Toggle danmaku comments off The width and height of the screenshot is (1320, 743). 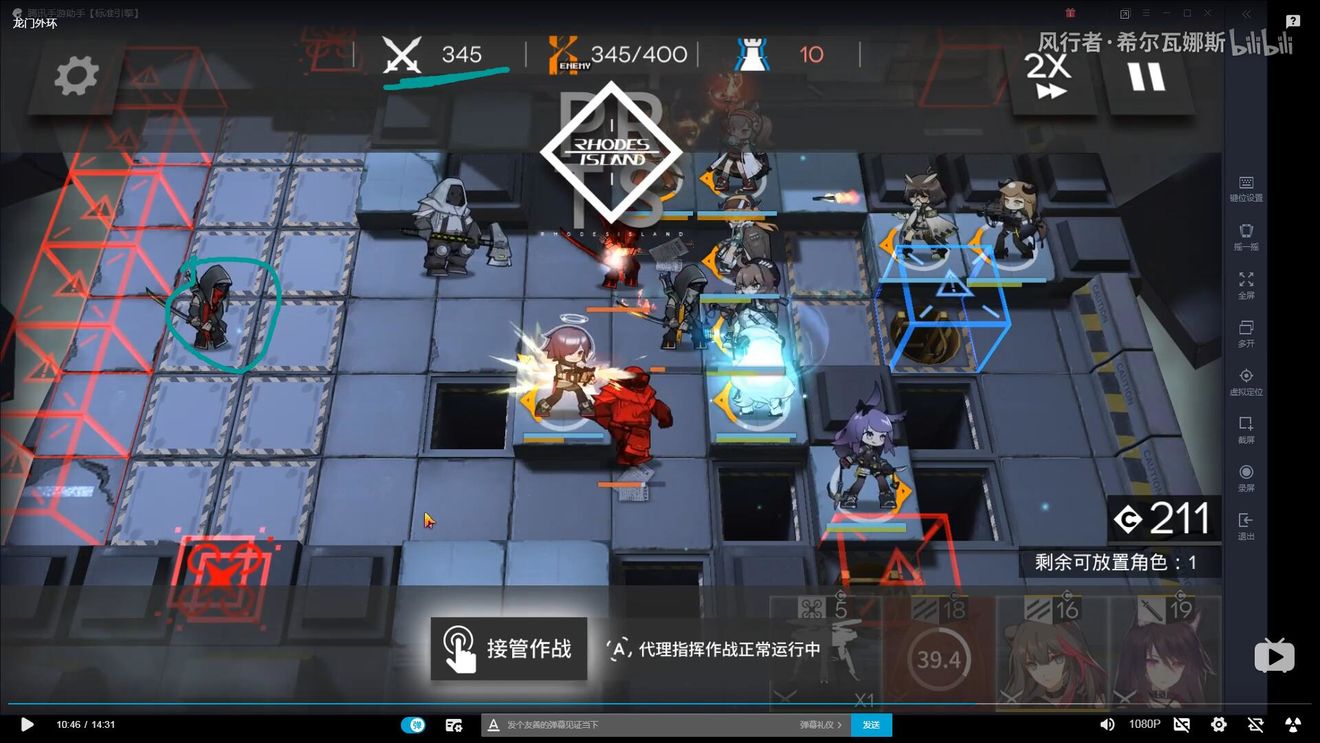[x=415, y=724]
